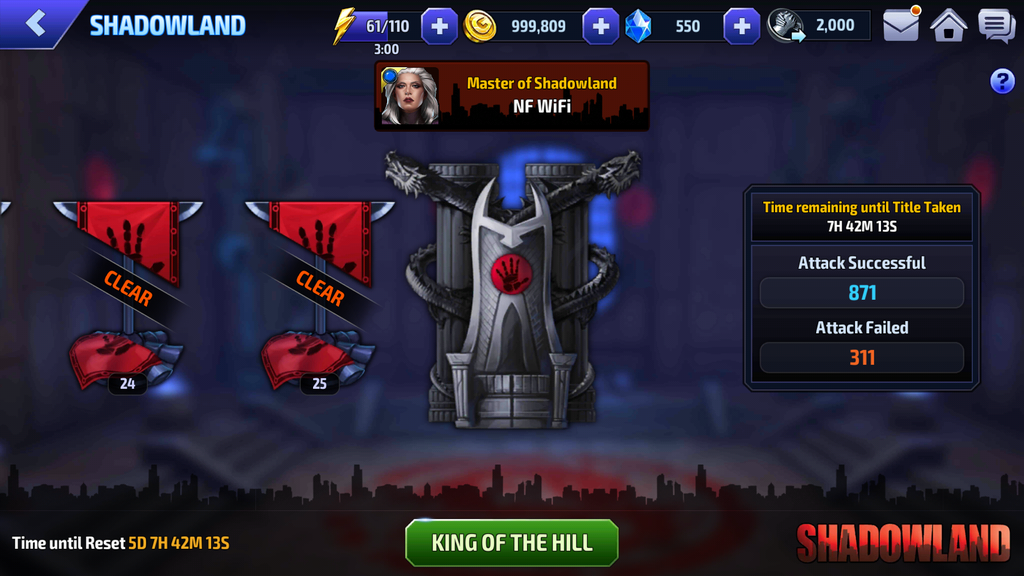
Task: View the Master of Shadowland NF WiFi banner
Action: click(512, 96)
